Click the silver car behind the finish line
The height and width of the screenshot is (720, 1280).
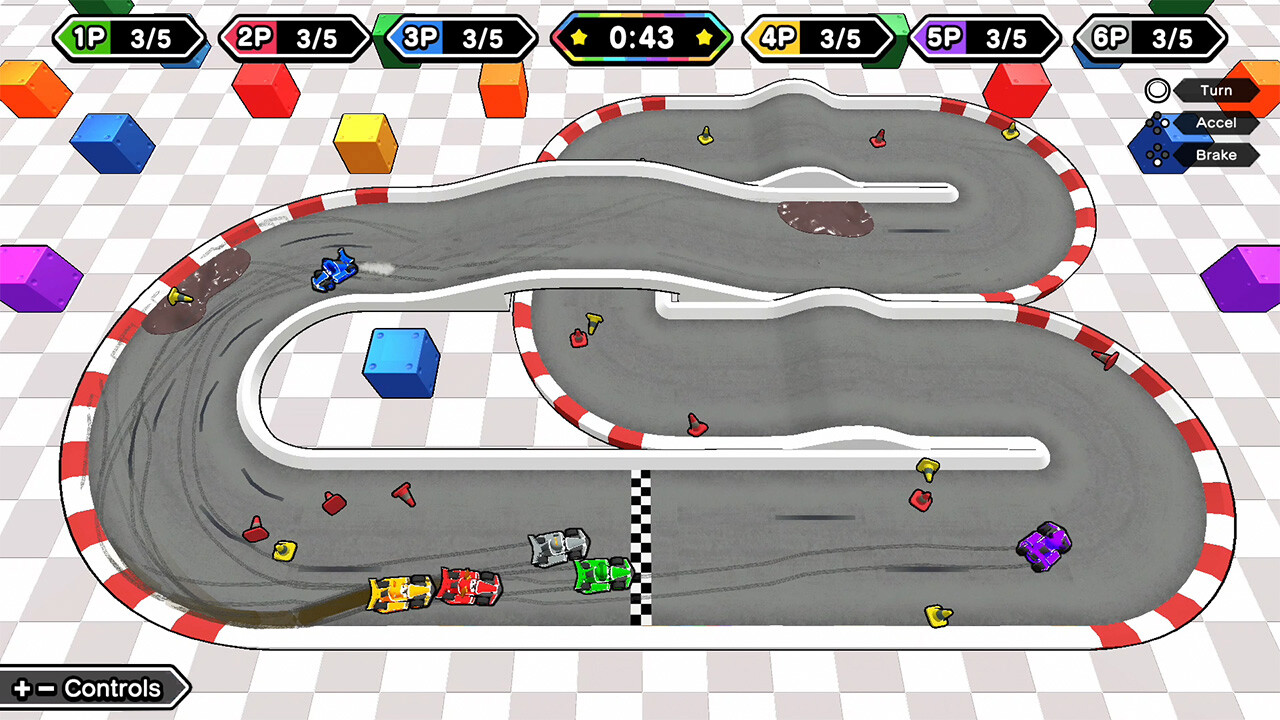pos(558,545)
